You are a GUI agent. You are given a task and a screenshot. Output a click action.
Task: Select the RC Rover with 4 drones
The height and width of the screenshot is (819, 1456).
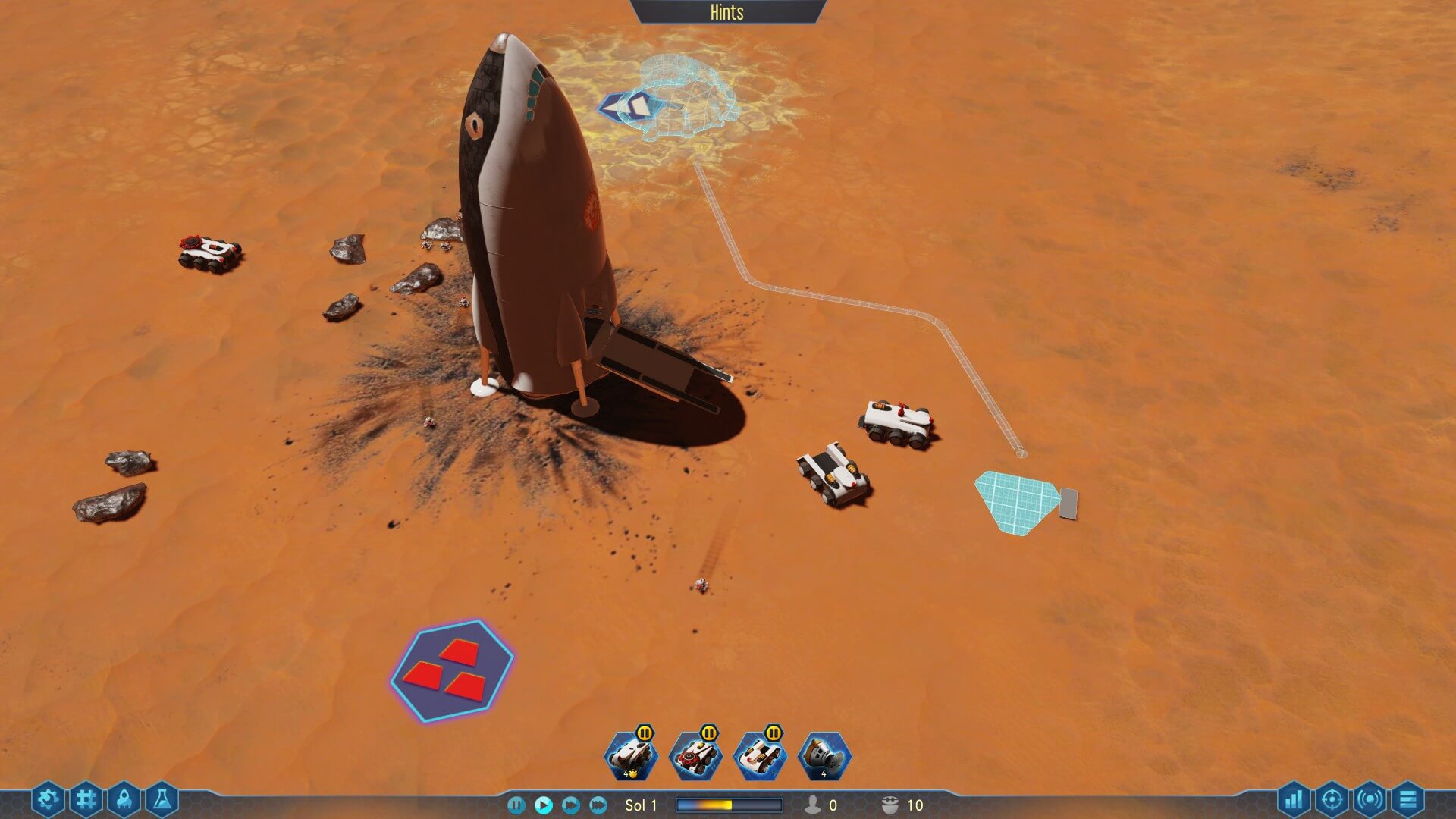(631, 756)
